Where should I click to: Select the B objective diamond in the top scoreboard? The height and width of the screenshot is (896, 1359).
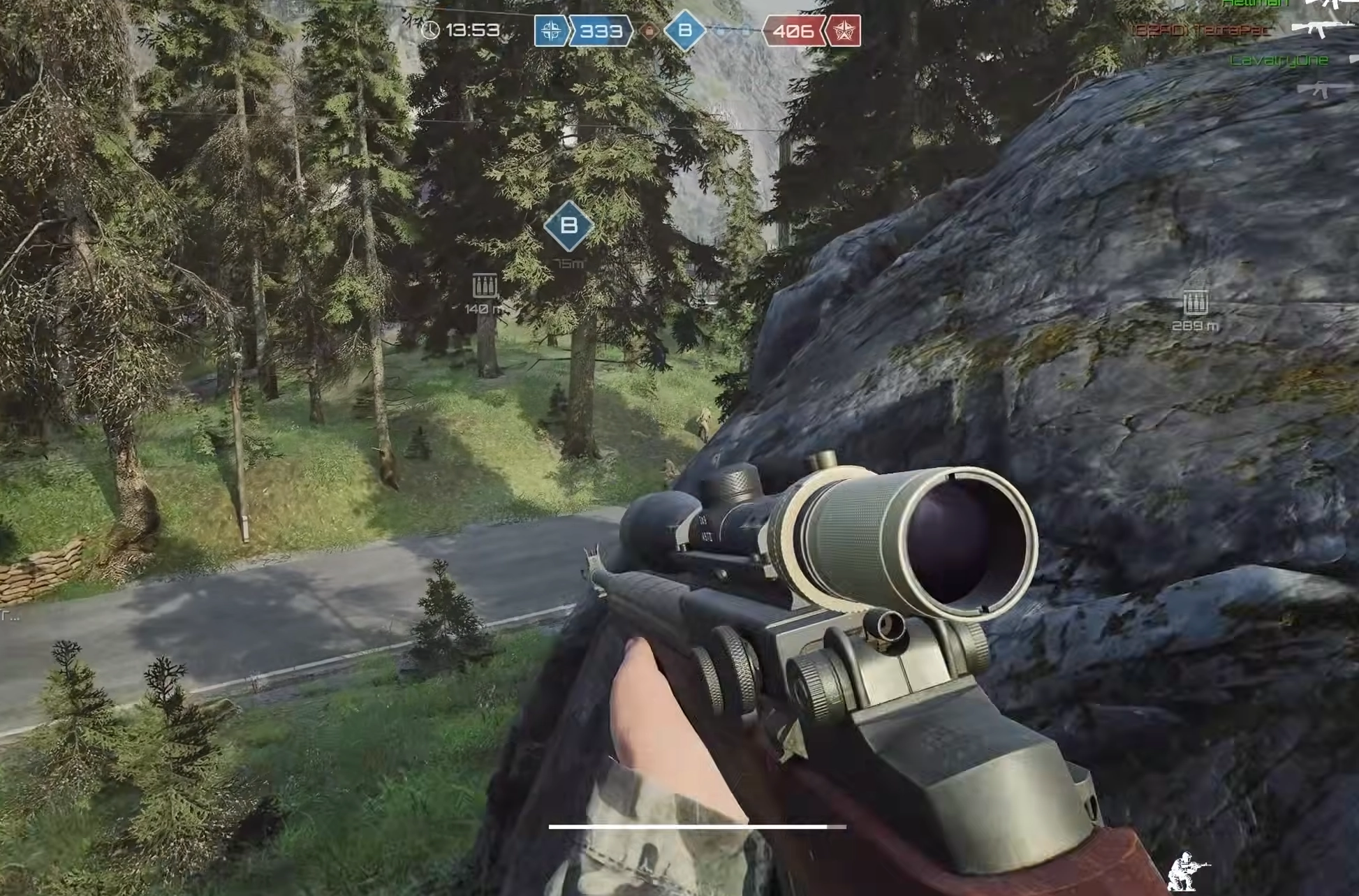(684, 31)
